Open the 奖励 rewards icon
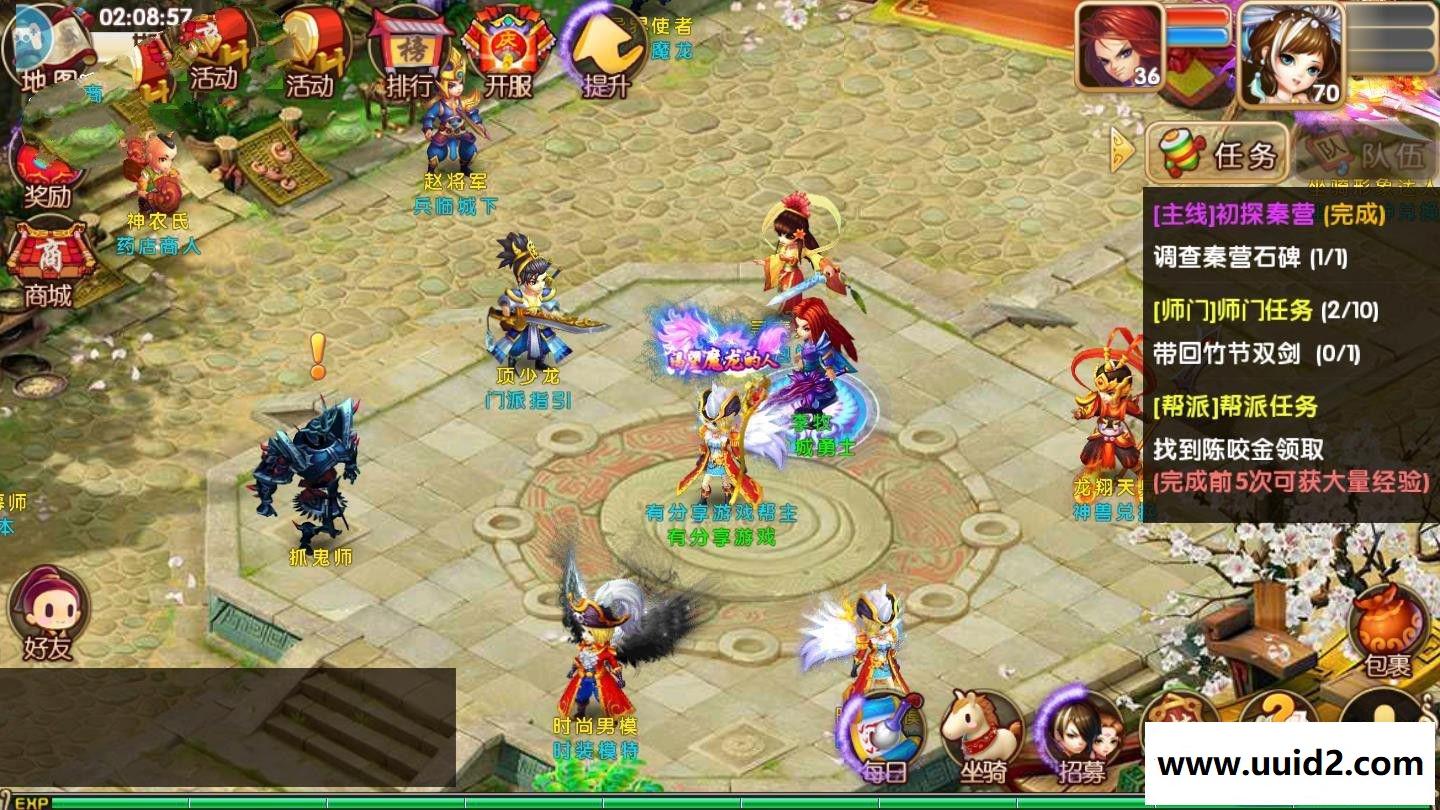Image resolution: width=1440 pixels, height=810 pixels. point(47,172)
